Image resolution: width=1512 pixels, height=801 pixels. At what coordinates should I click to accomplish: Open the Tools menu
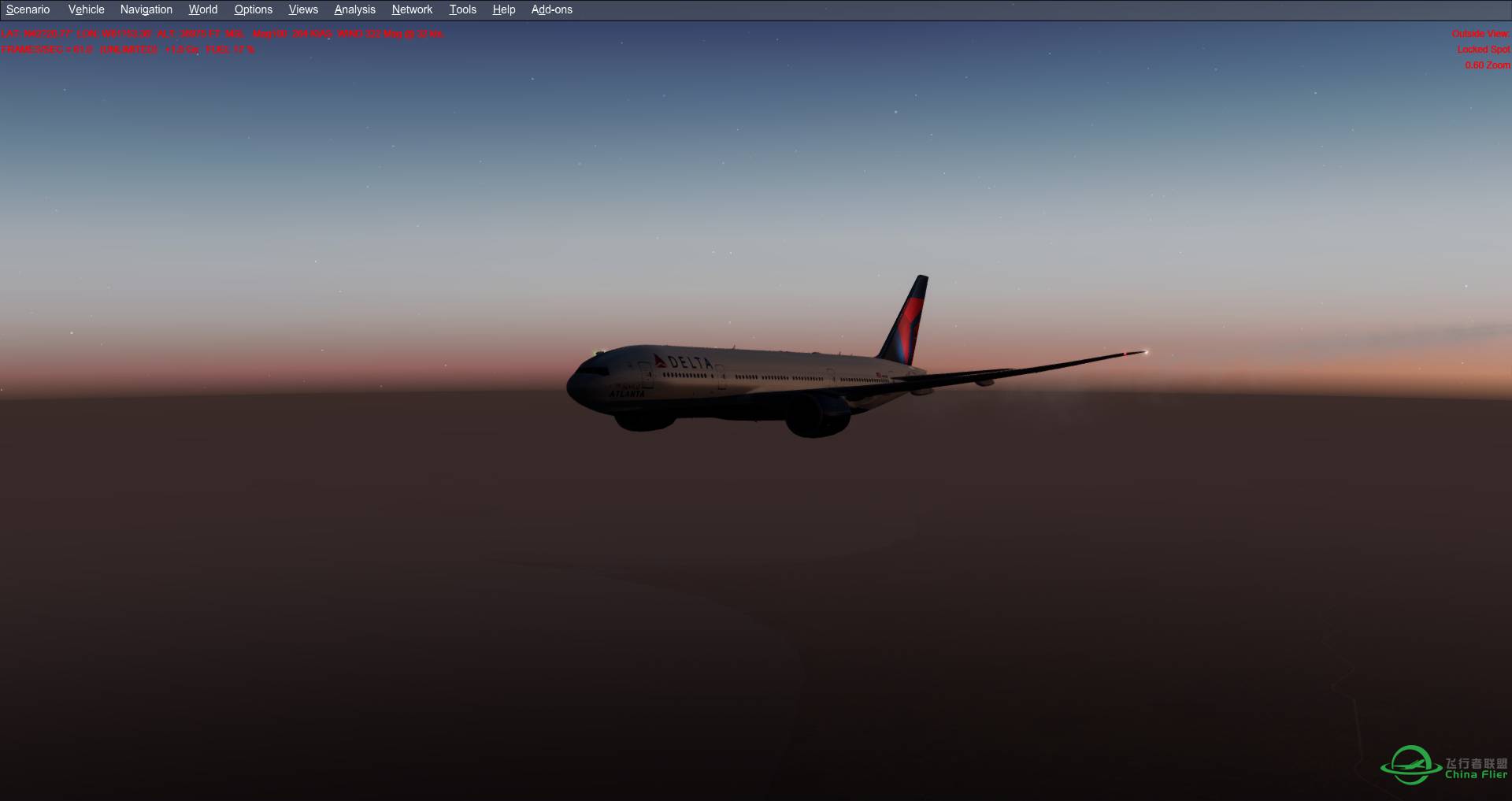462,9
